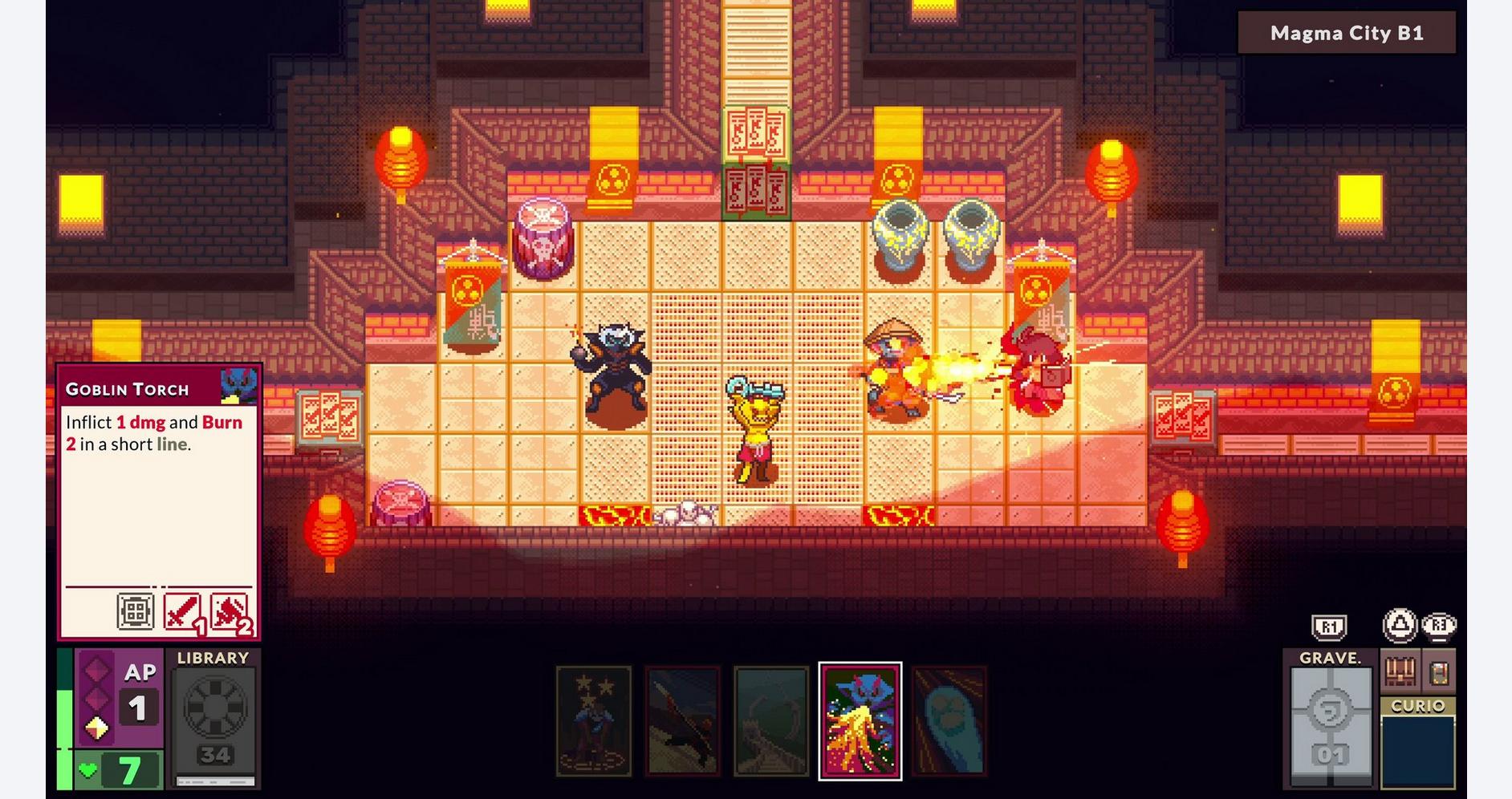Toggle the small card icon beside the chest
Image resolution: width=1512 pixels, height=799 pixels.
coord(1441,673)
